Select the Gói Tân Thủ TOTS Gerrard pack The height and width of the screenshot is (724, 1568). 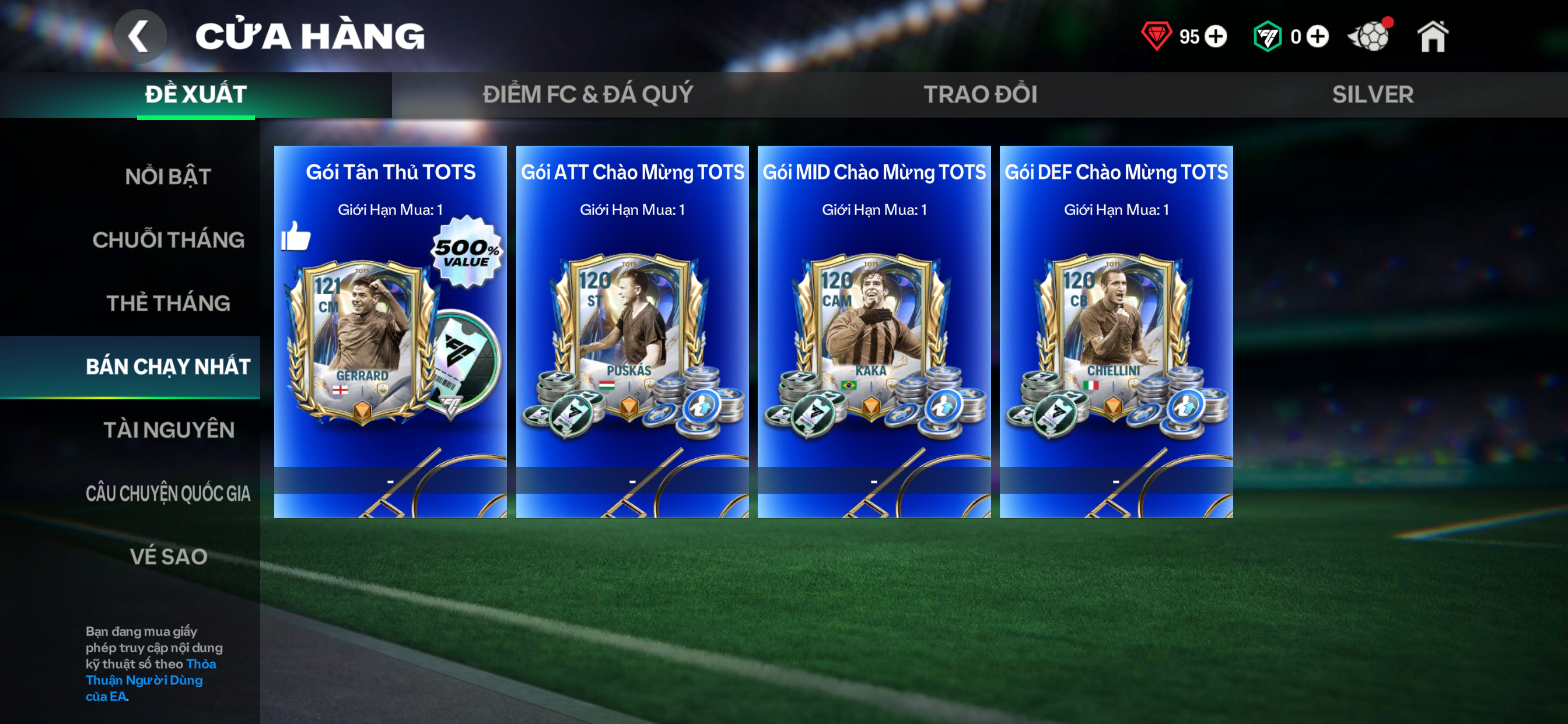pos(390,332)
